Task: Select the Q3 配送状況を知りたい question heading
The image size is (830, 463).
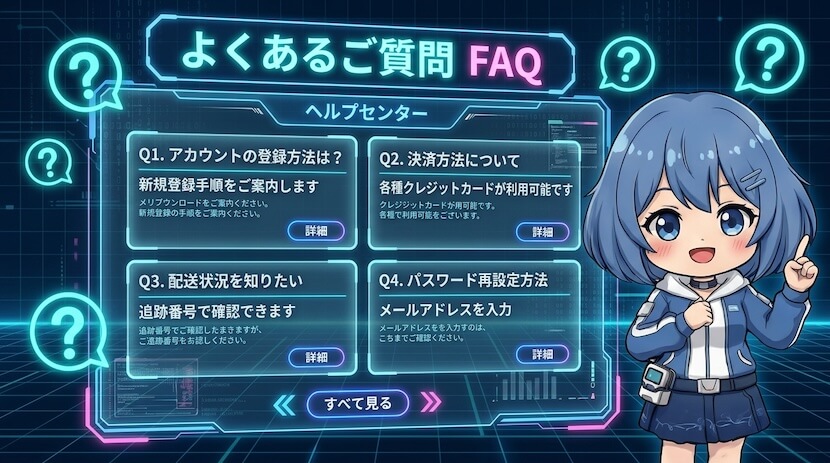Action: tap(233, 279)
